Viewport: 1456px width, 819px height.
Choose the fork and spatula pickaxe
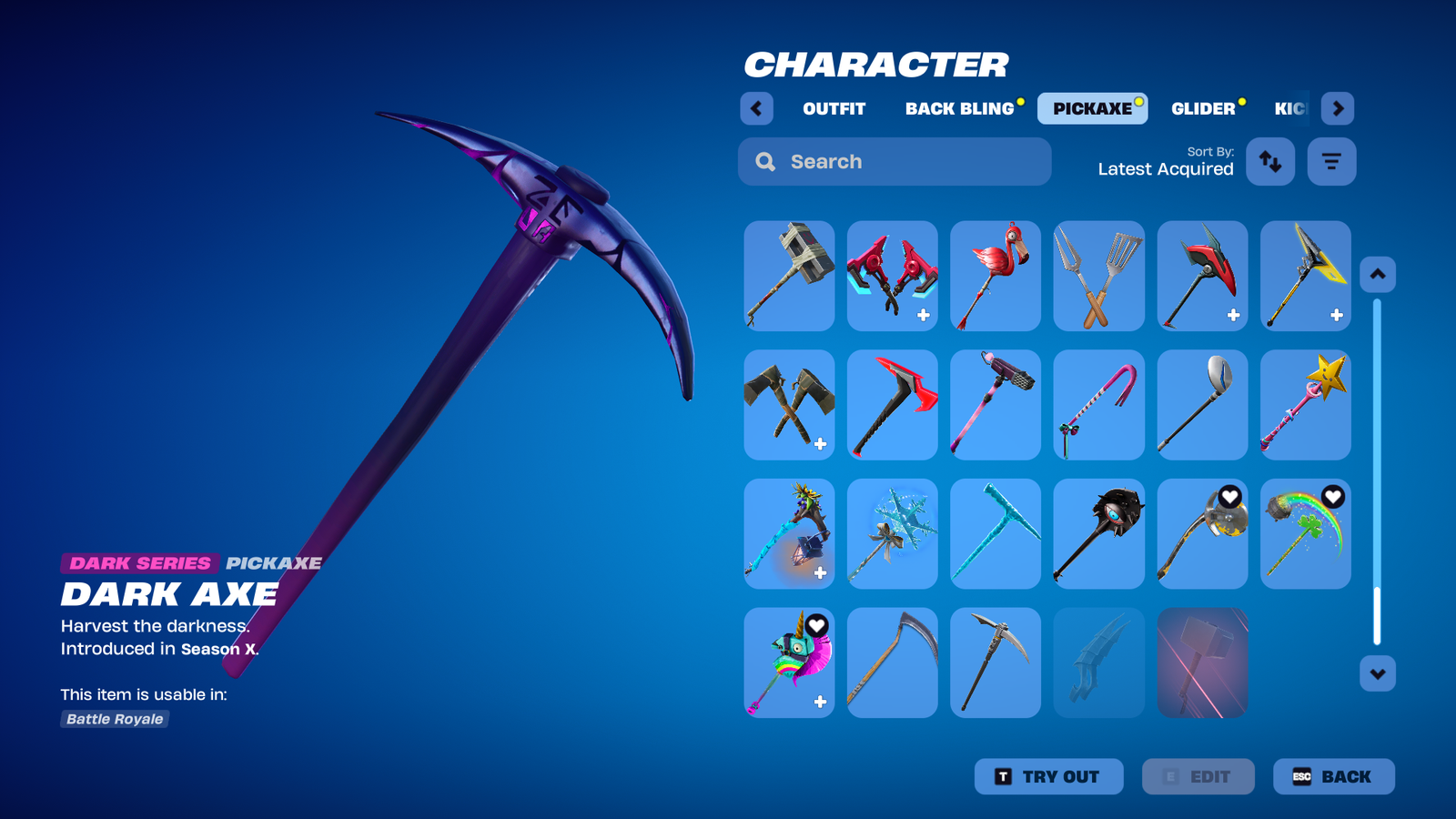click(1098, 276)
